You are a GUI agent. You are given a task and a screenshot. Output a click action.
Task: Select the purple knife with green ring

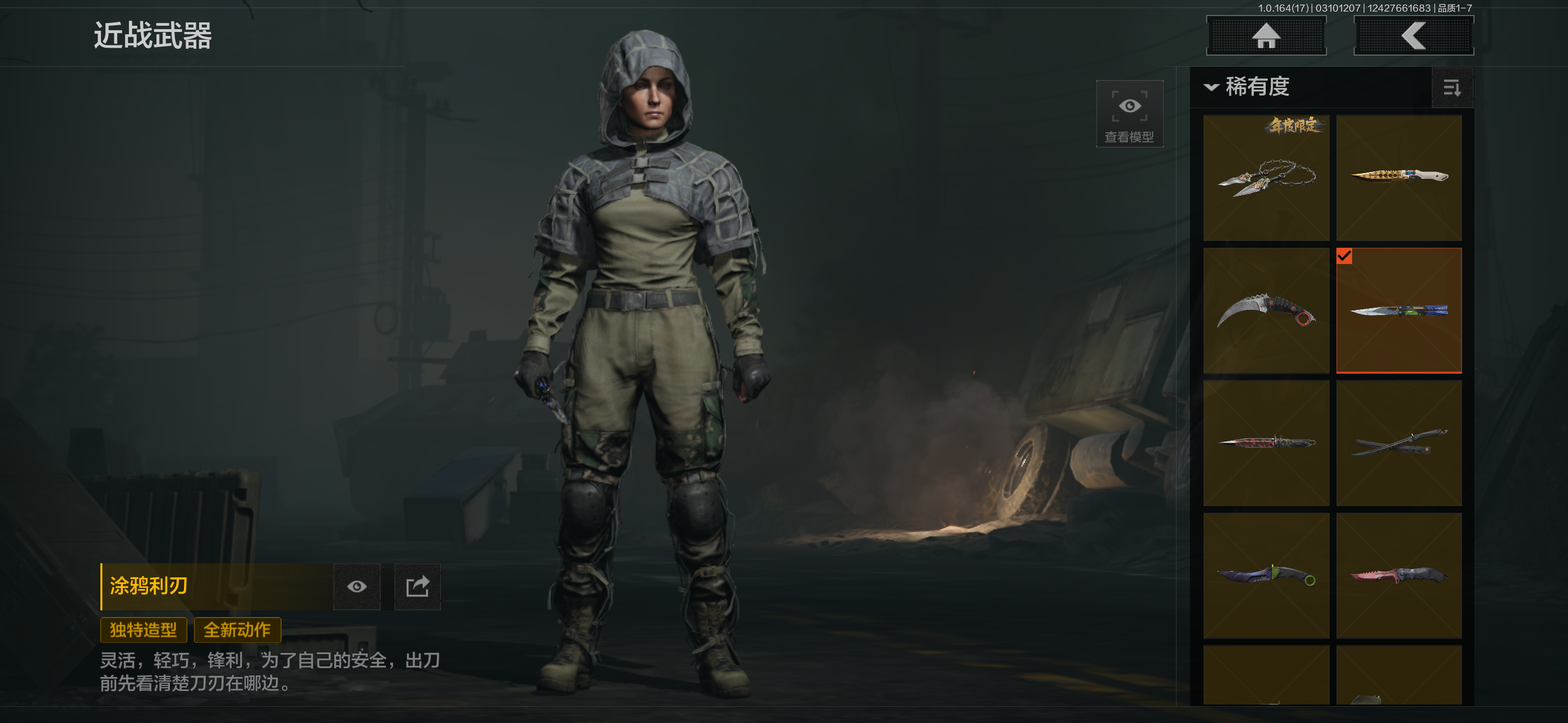(x=1266, y=576)
